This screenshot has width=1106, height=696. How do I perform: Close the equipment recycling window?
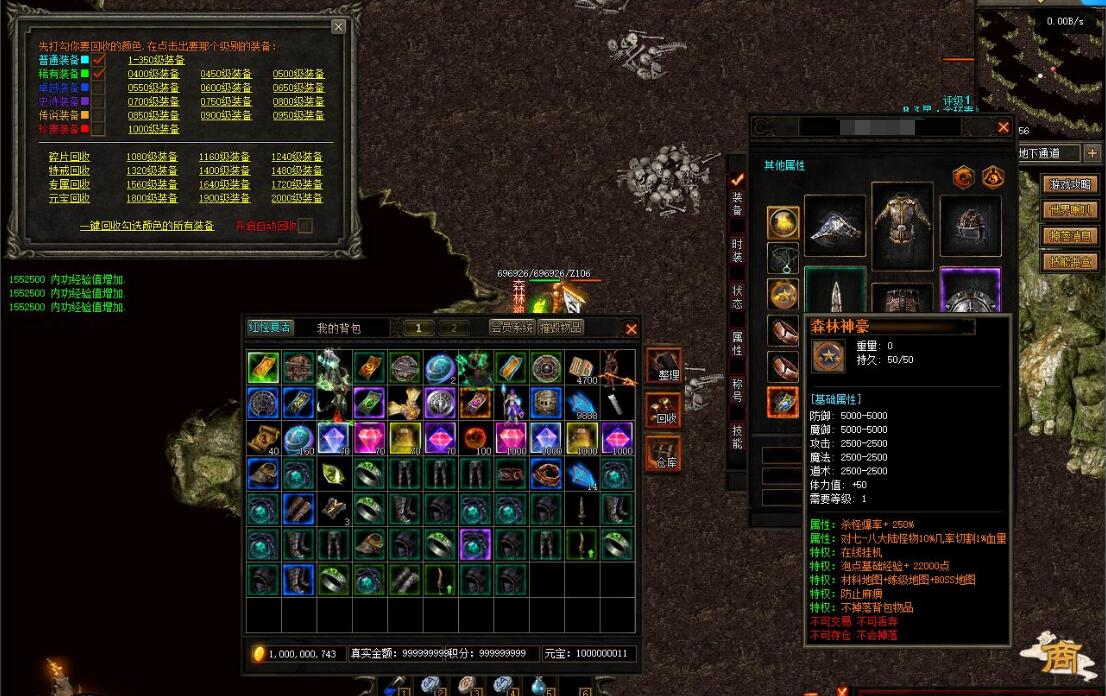[338, 27]
